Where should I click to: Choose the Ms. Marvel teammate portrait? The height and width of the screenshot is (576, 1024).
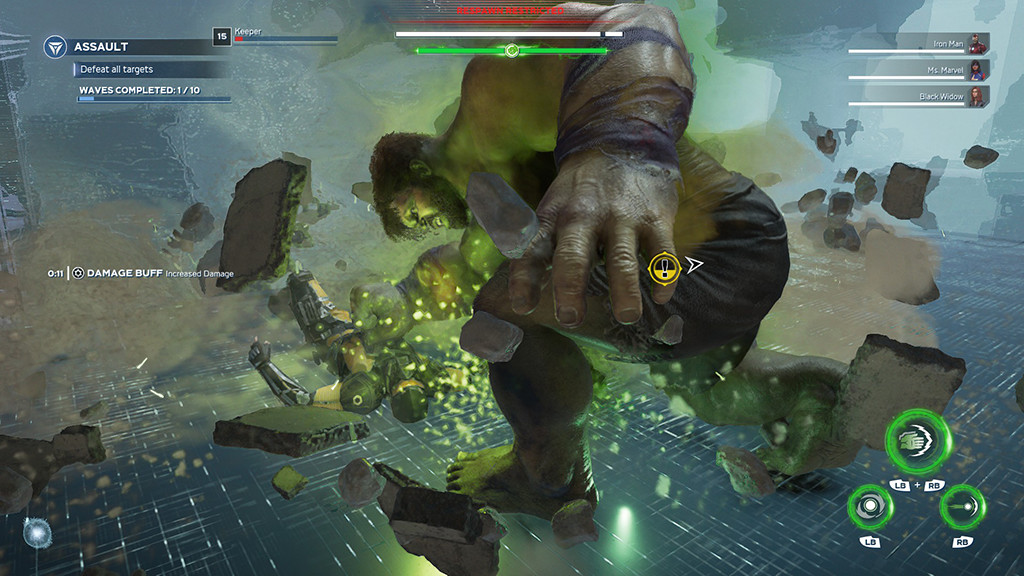pos(978,70)
